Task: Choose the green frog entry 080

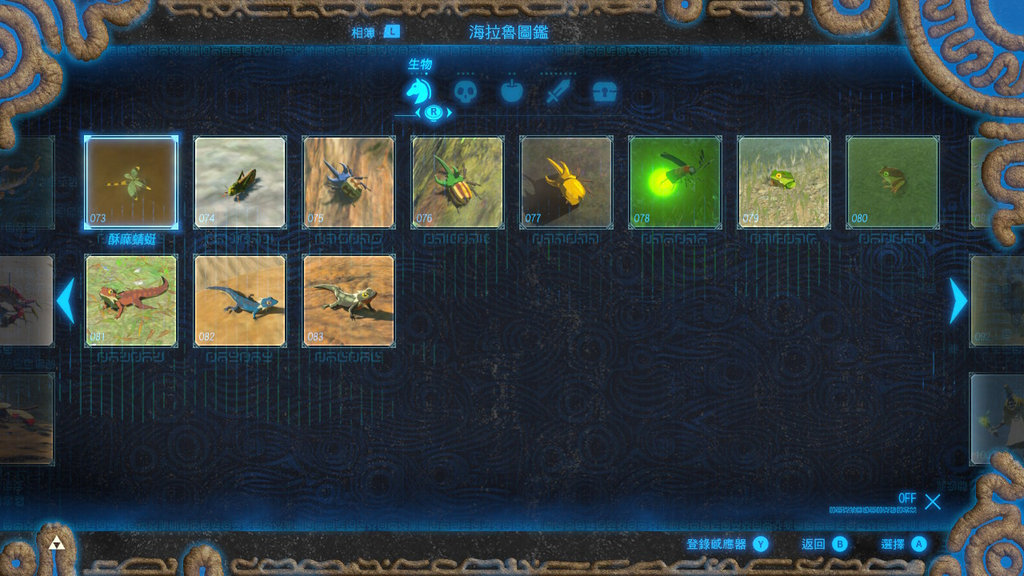Action: 892,182
